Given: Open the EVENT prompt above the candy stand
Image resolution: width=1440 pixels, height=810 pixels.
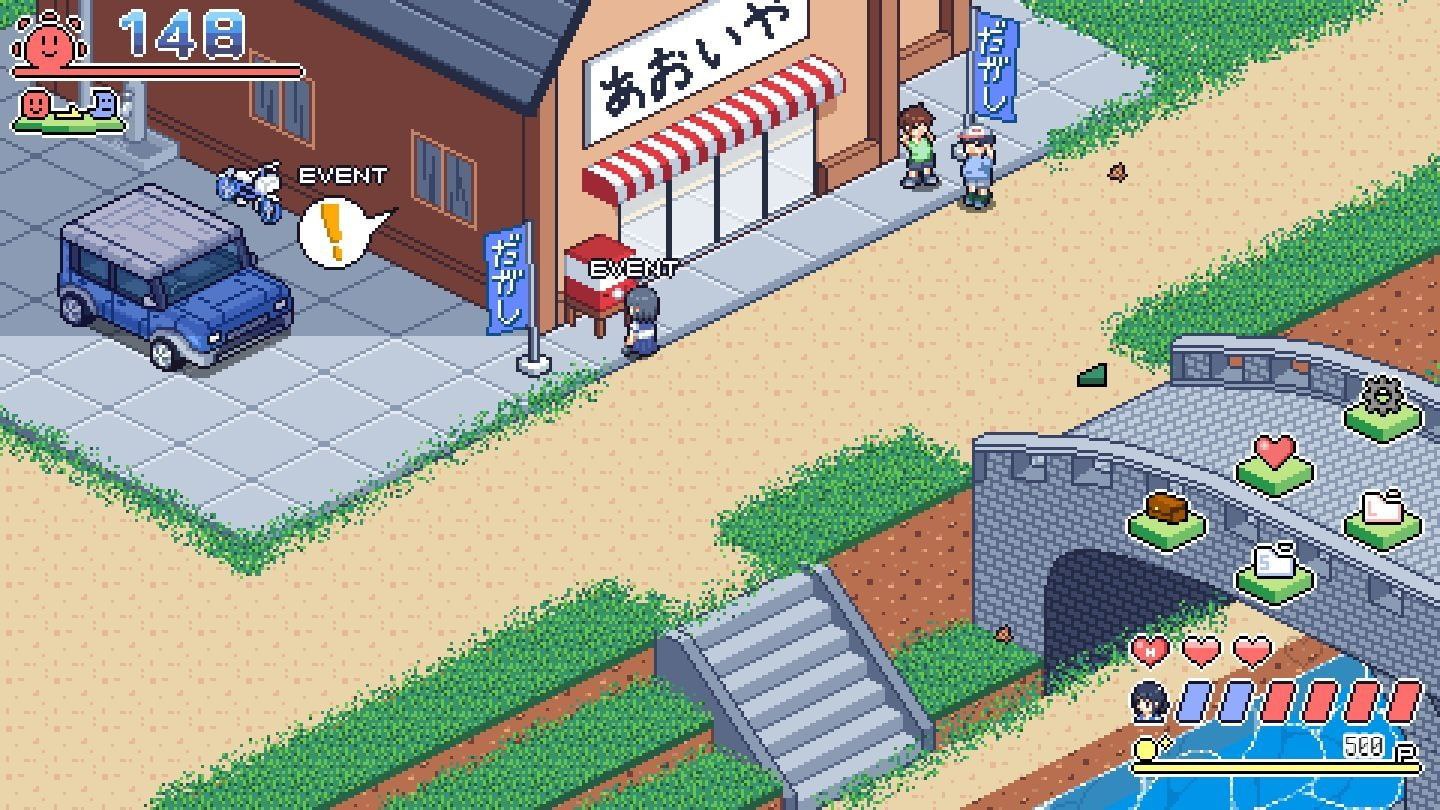Looking at the screenshot, I should [x=634, y=267].
